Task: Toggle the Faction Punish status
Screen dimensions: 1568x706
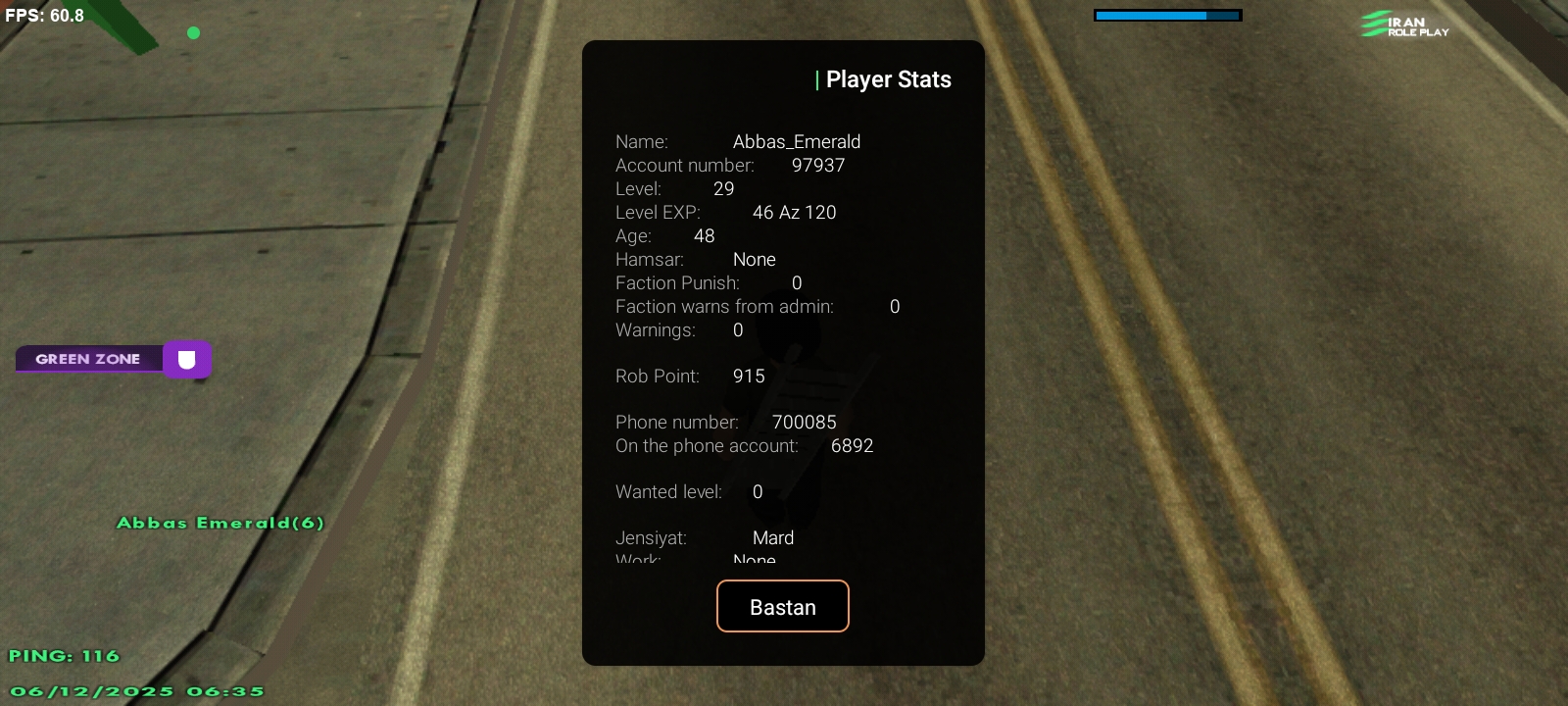Action: [706, 282]
